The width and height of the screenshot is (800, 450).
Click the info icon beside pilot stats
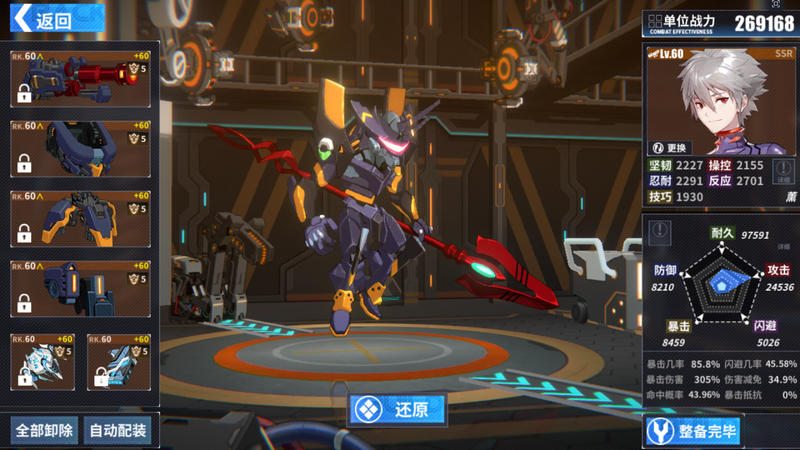coord(783,168)
